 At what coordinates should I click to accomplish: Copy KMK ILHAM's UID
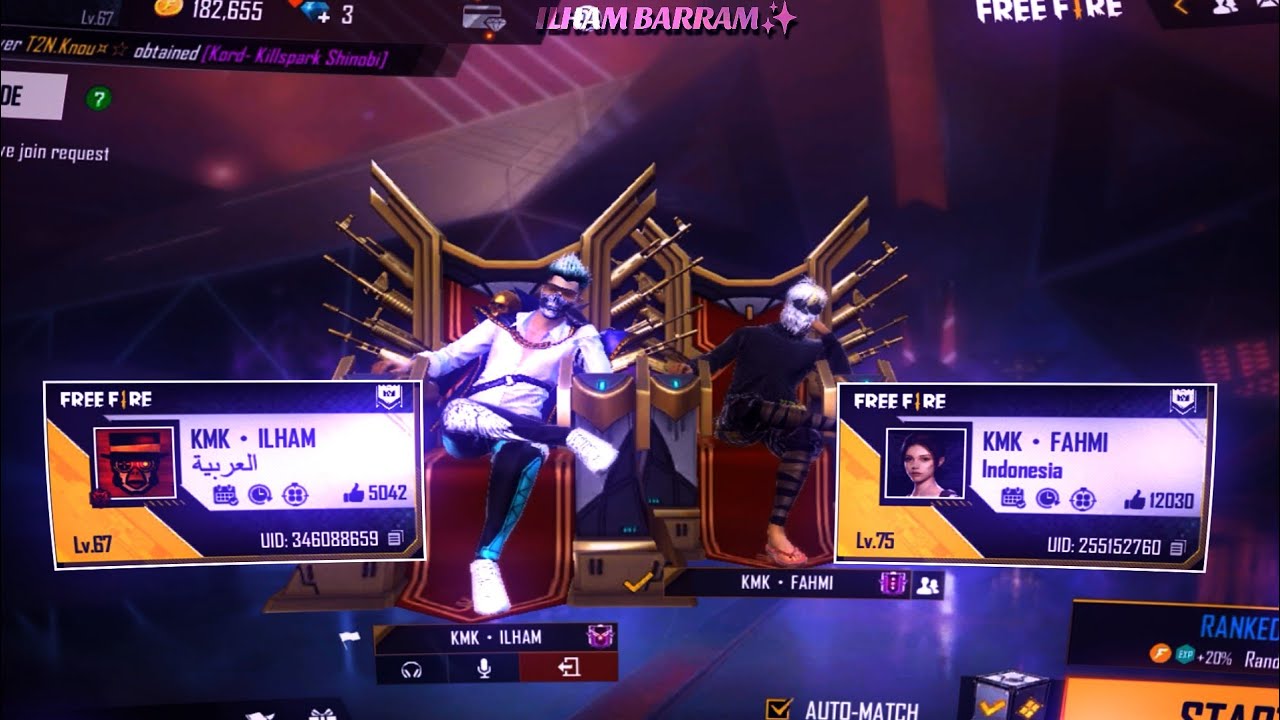395,539
